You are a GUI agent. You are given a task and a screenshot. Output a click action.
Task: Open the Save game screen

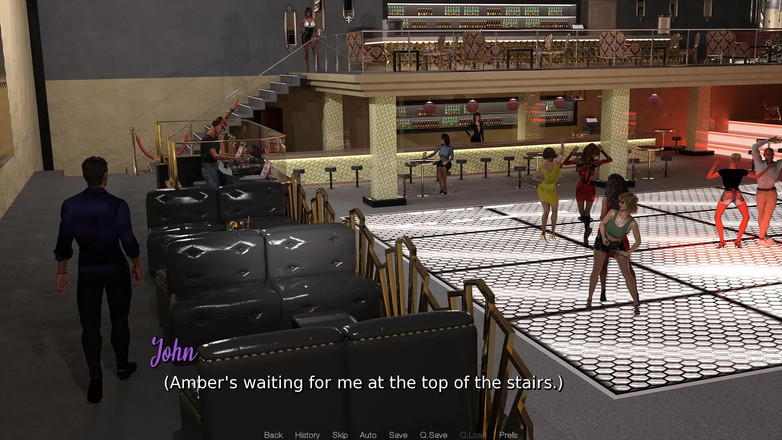398,435
